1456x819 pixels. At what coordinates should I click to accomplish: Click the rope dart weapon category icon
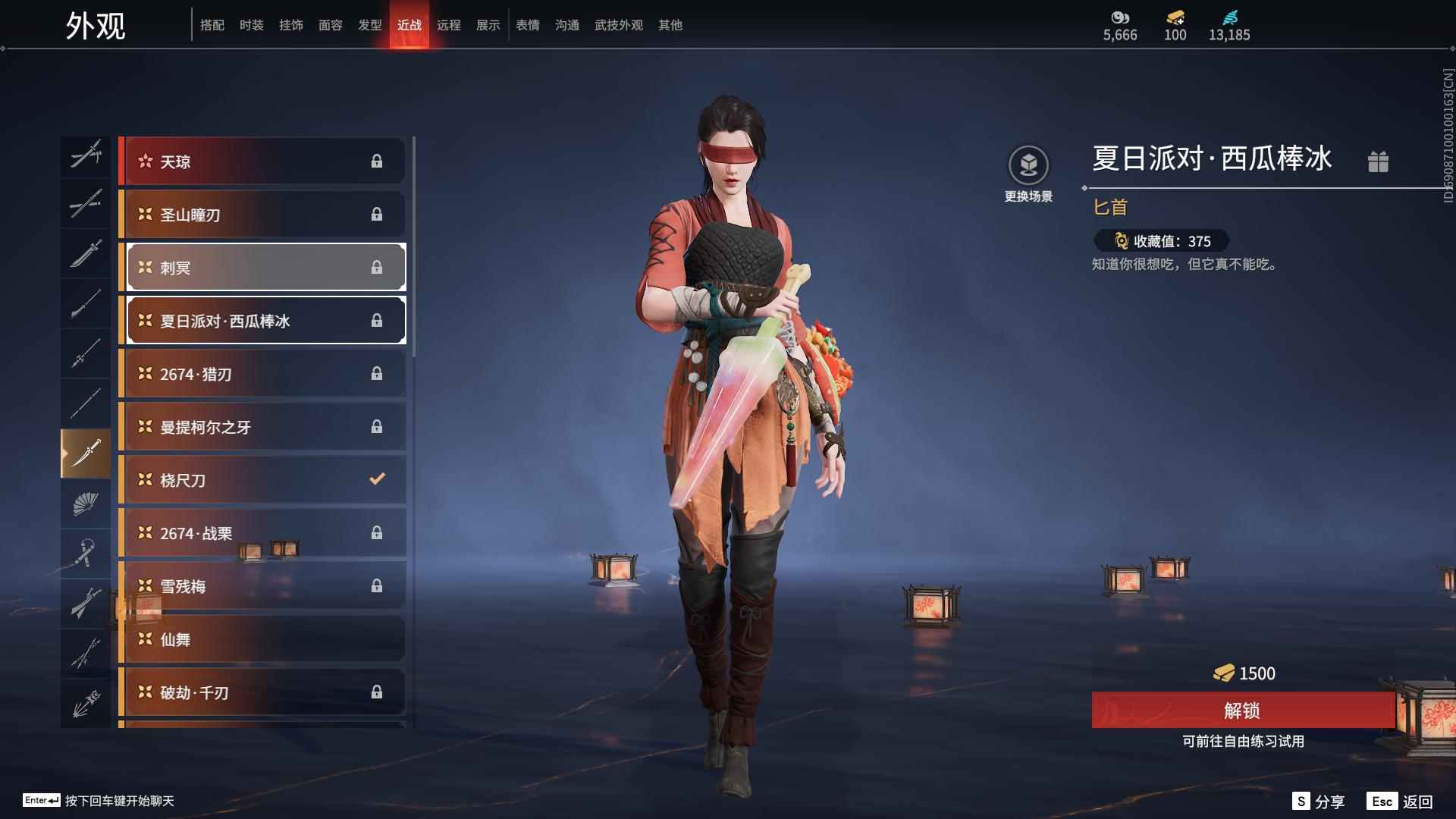(86, 553)
